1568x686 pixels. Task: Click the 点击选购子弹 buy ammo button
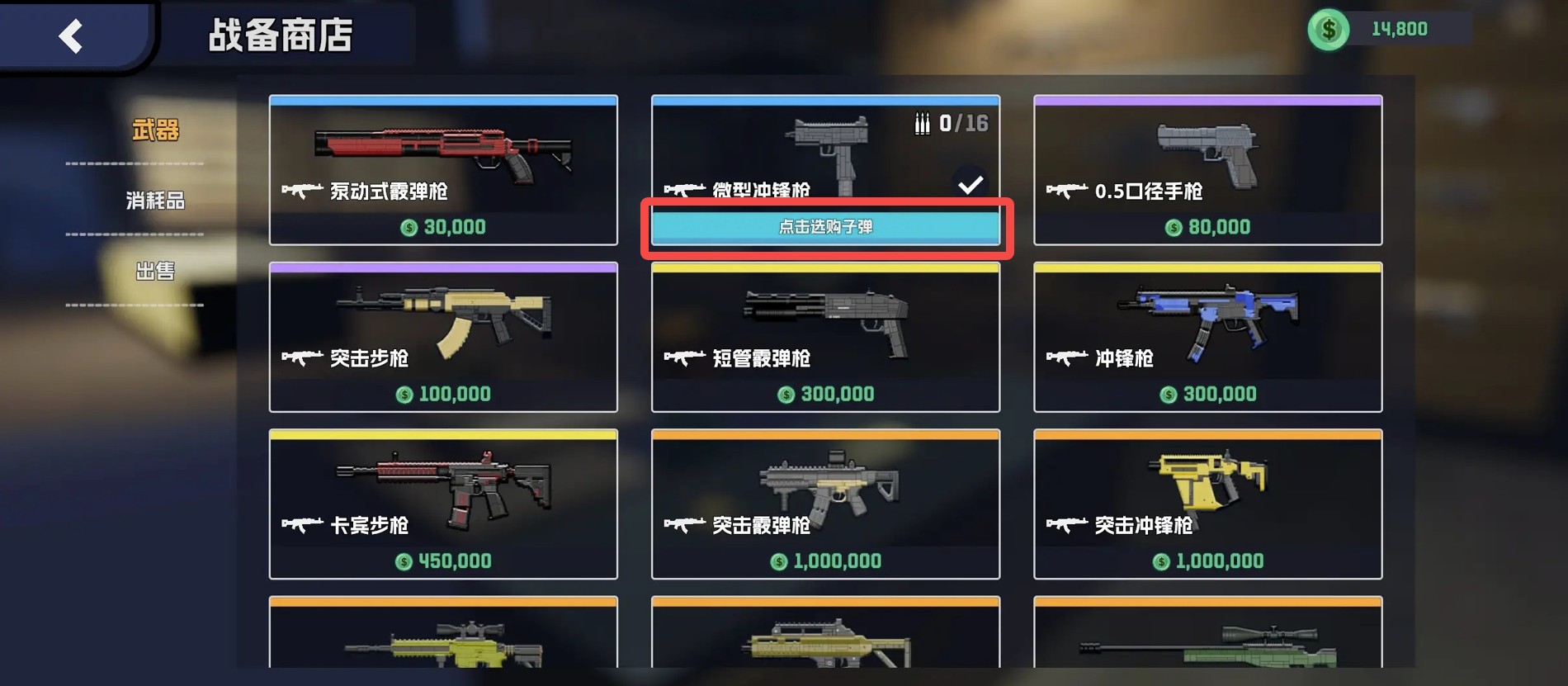tap(825, 227)
